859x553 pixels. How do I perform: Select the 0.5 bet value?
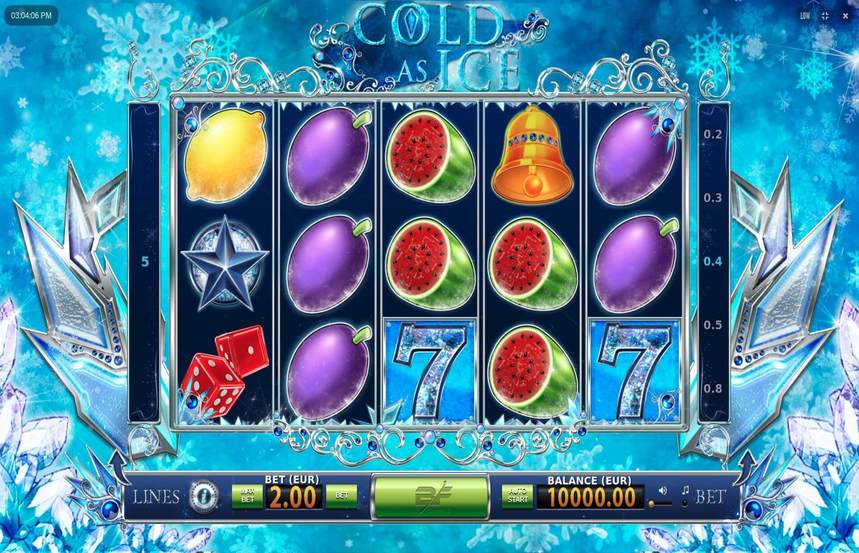coord(712,325)
